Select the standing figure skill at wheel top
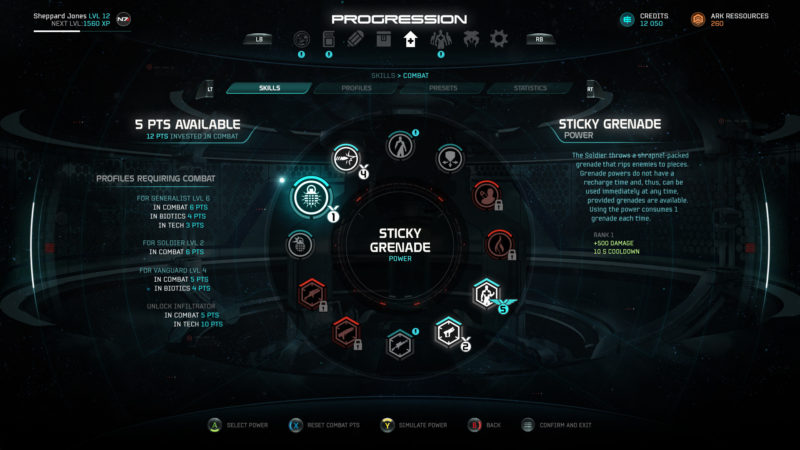The height and width of the screenshot is (450, 800). [x=400, y=145]
